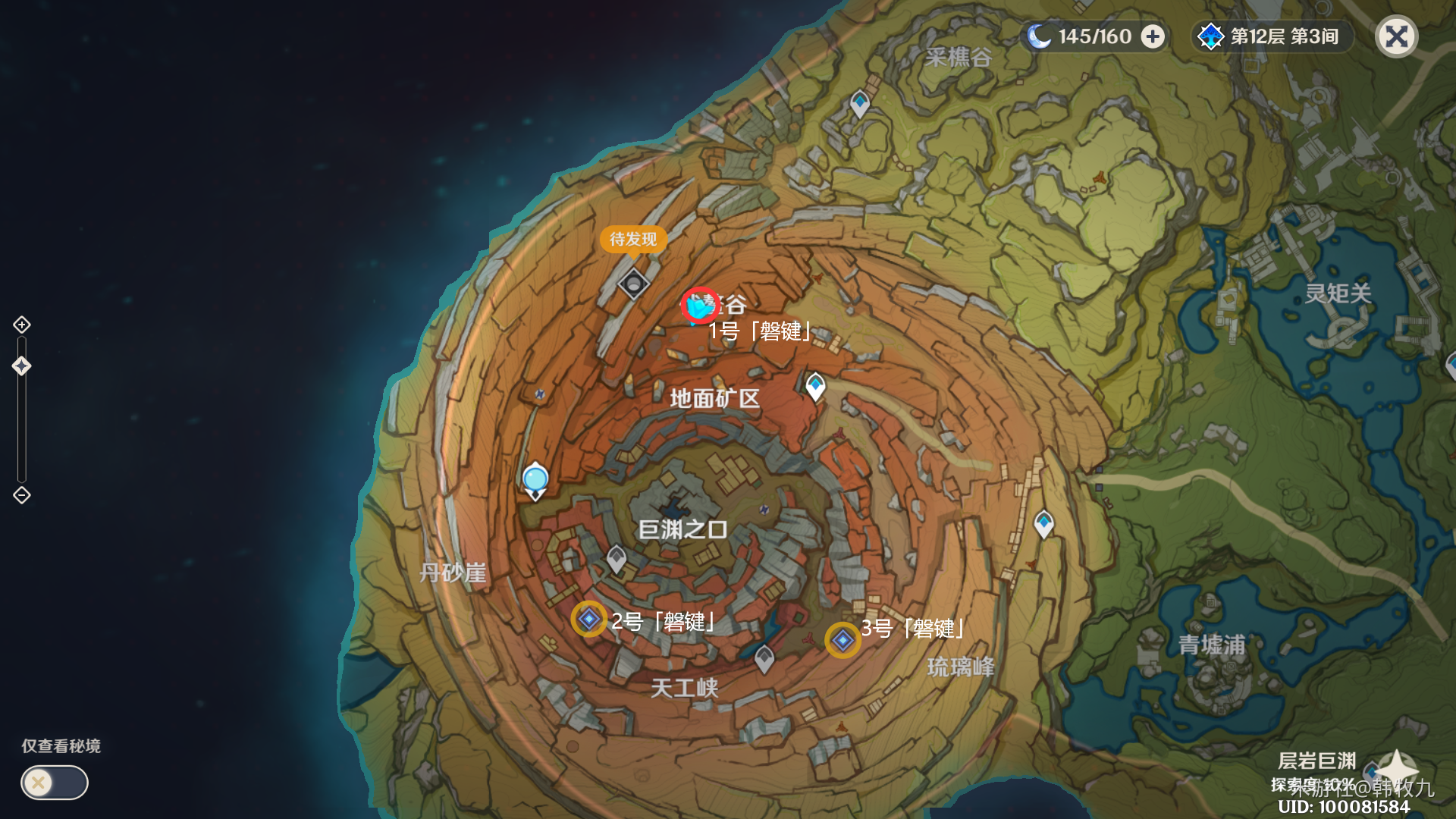Open the undiscovered domain marked 待发现

(x=634, y=284)
